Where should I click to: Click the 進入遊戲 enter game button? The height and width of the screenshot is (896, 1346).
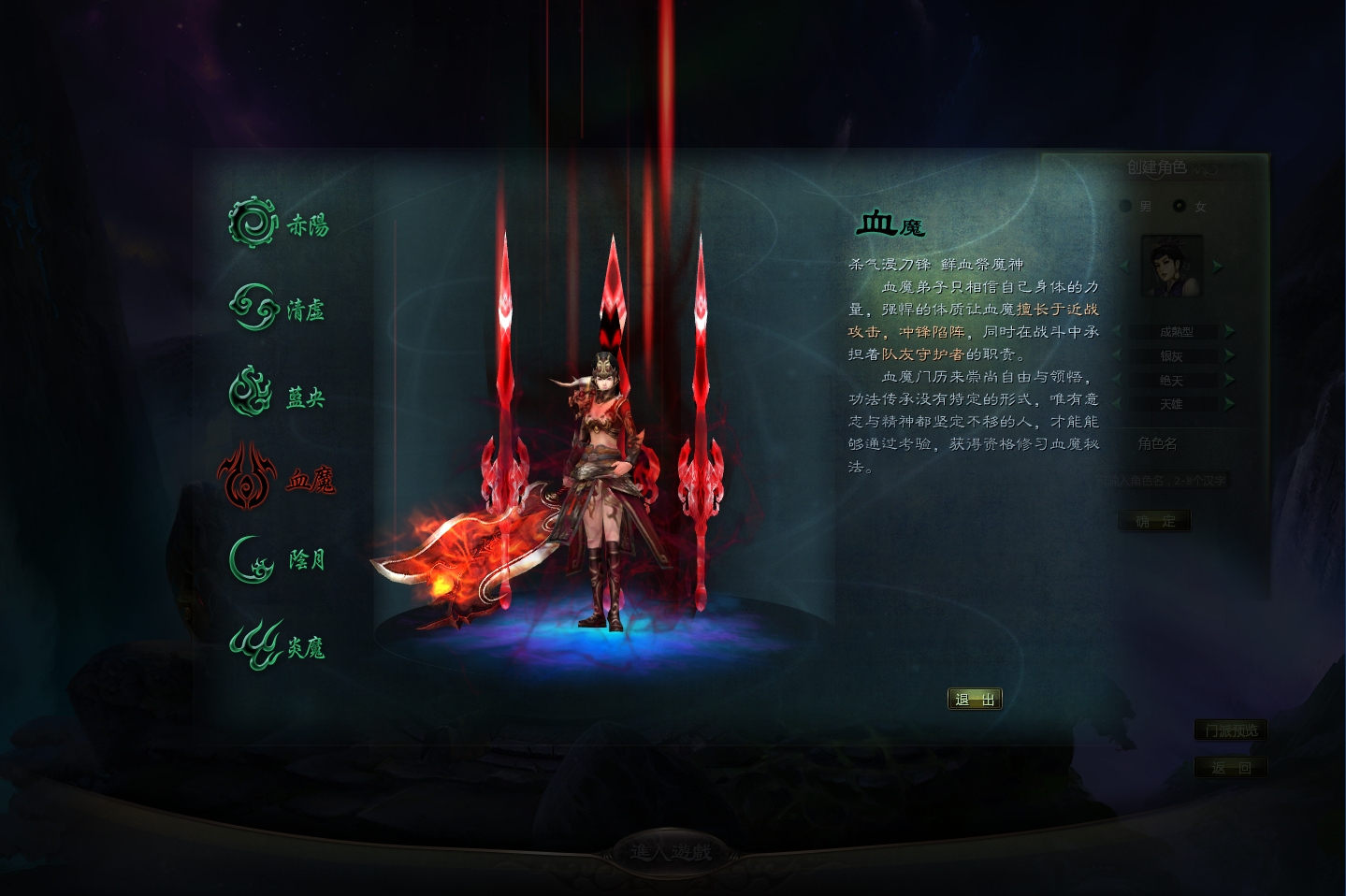[671, 852]
